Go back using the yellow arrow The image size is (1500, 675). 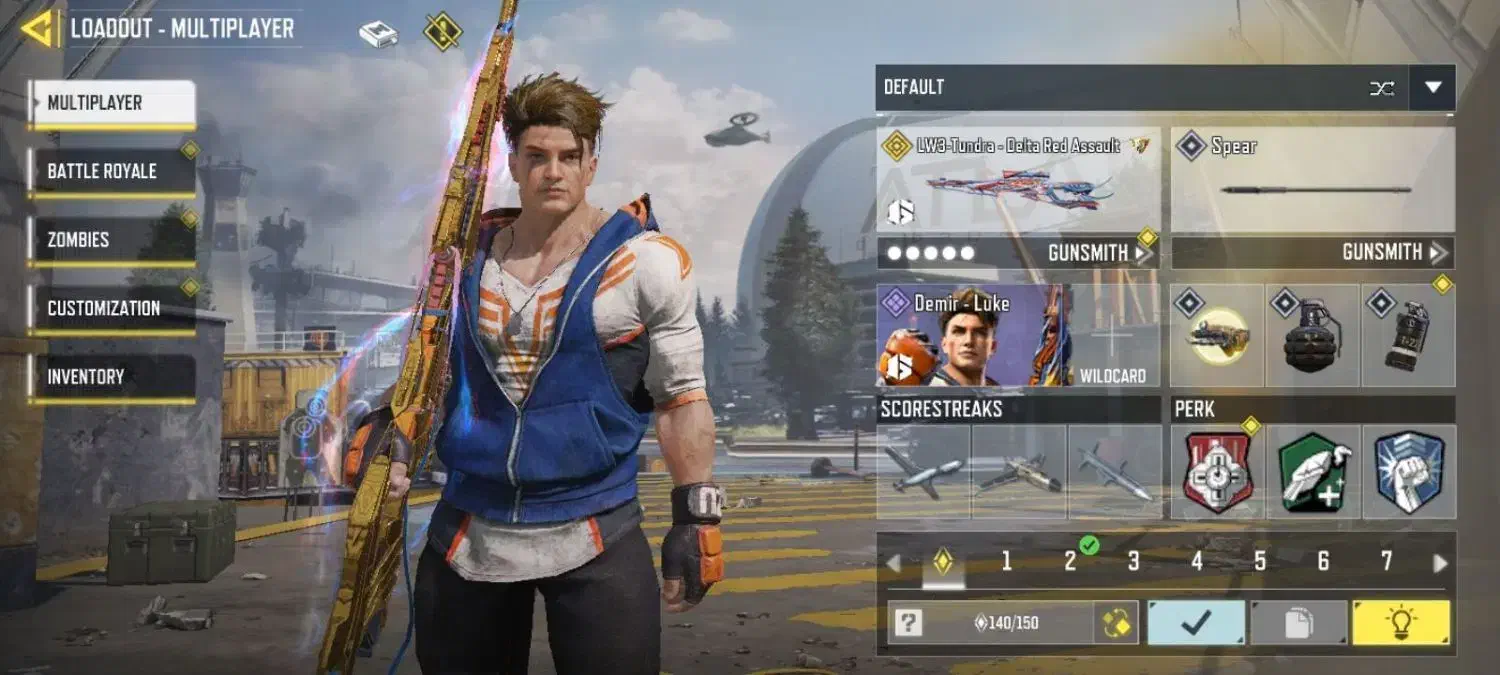pyautogui.click(x=40, y=28)
